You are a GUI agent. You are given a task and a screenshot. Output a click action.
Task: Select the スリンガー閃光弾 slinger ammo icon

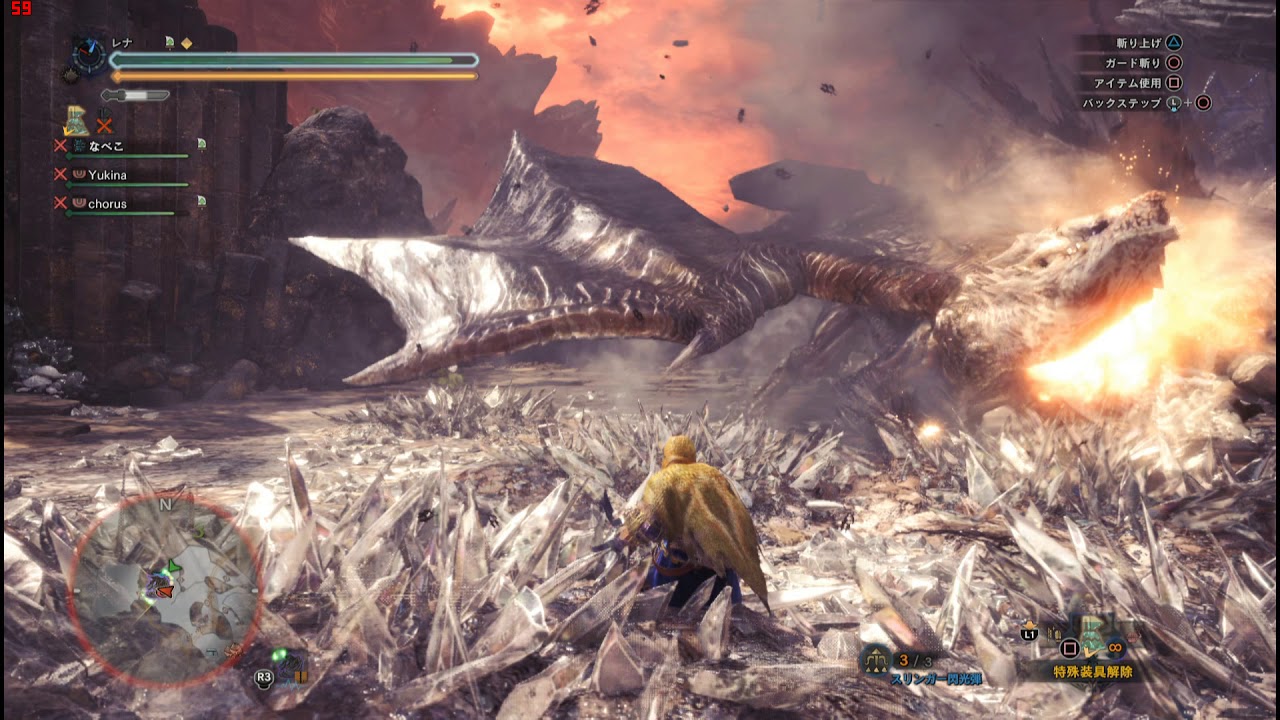[x=876, y=659]
